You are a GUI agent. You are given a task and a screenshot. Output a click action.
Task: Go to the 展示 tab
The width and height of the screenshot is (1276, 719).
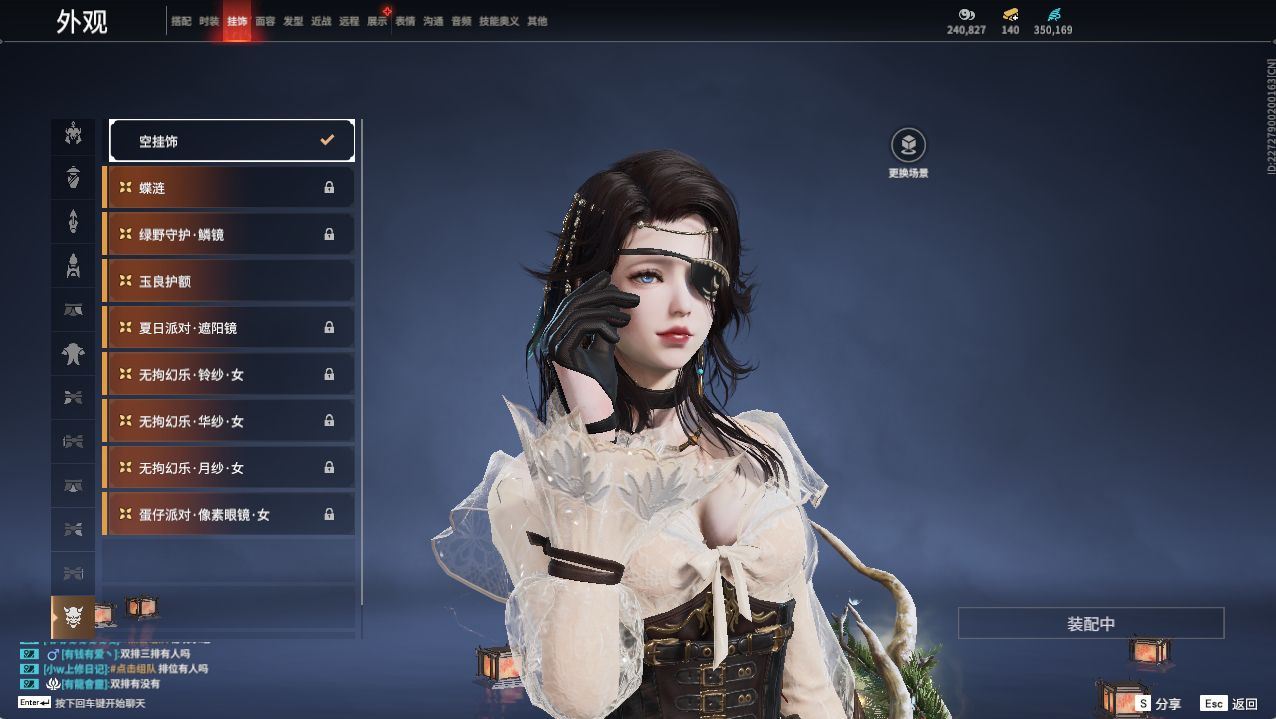tap(377, 21)
